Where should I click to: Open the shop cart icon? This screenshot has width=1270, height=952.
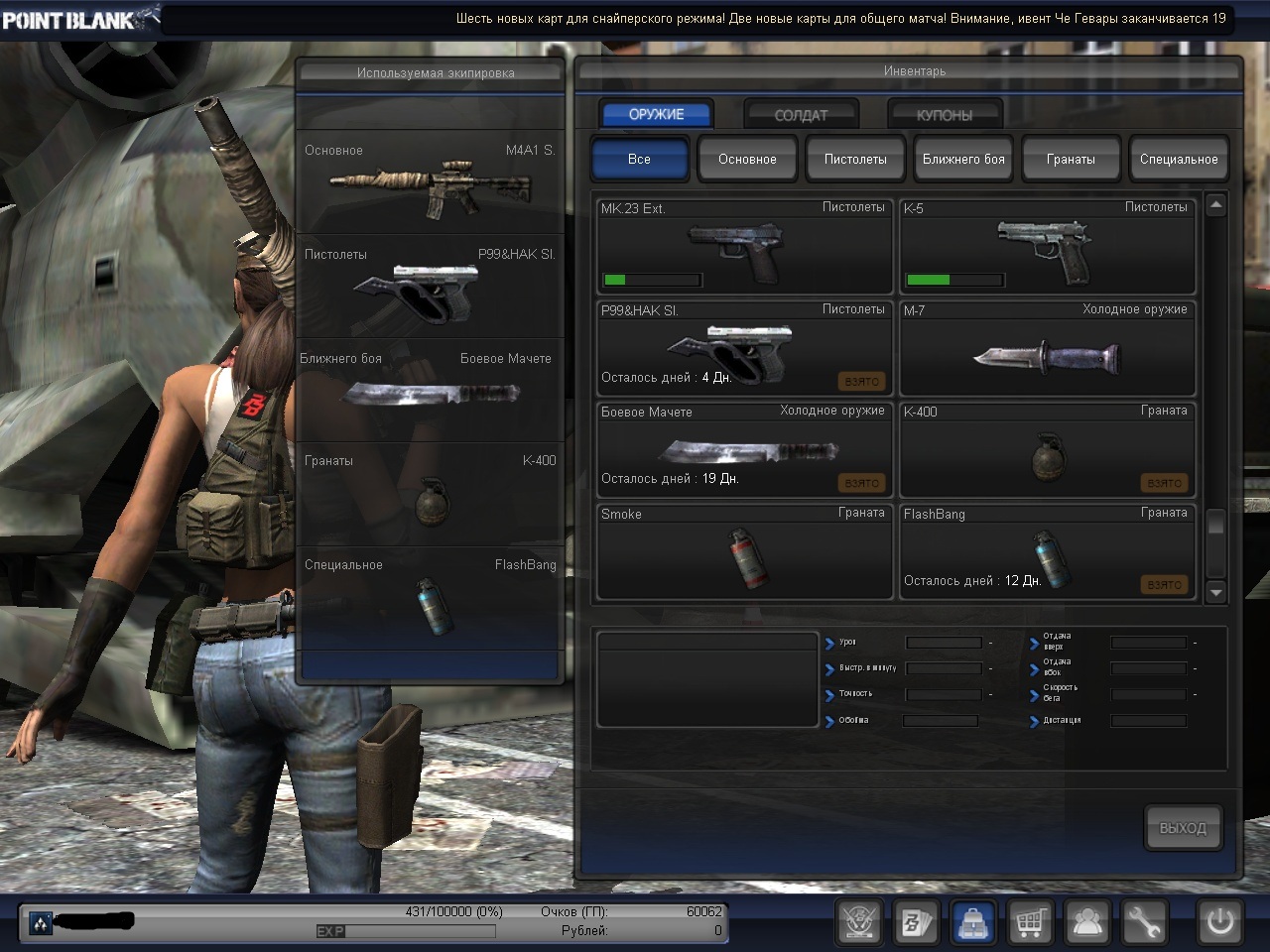(1030, 923)
